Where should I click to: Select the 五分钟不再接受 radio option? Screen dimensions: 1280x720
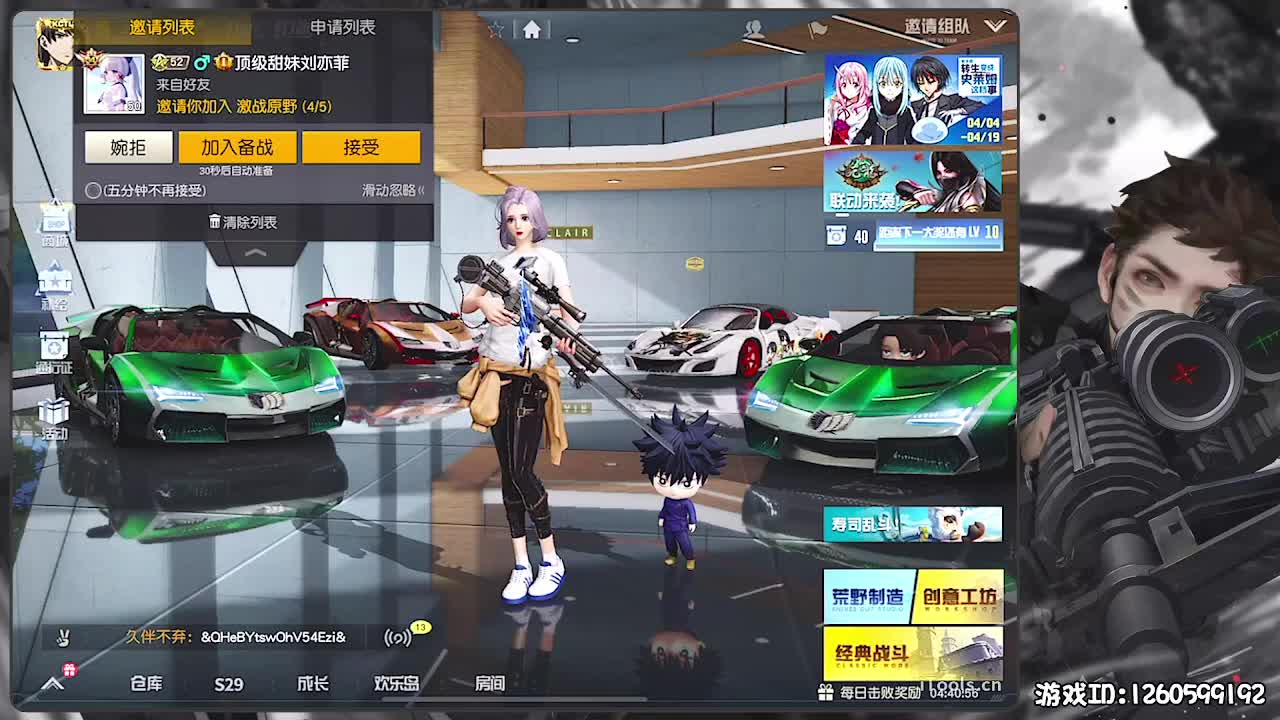(91, 190)
